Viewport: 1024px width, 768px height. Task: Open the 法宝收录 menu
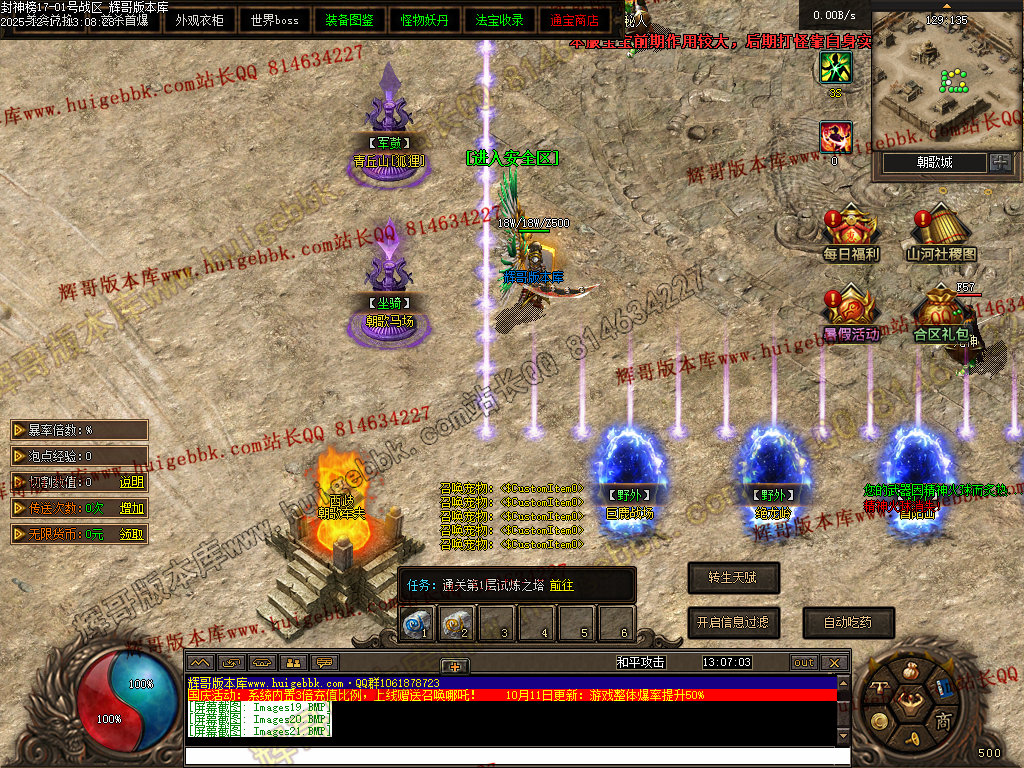pyautogui.click(x=499, y=20)
